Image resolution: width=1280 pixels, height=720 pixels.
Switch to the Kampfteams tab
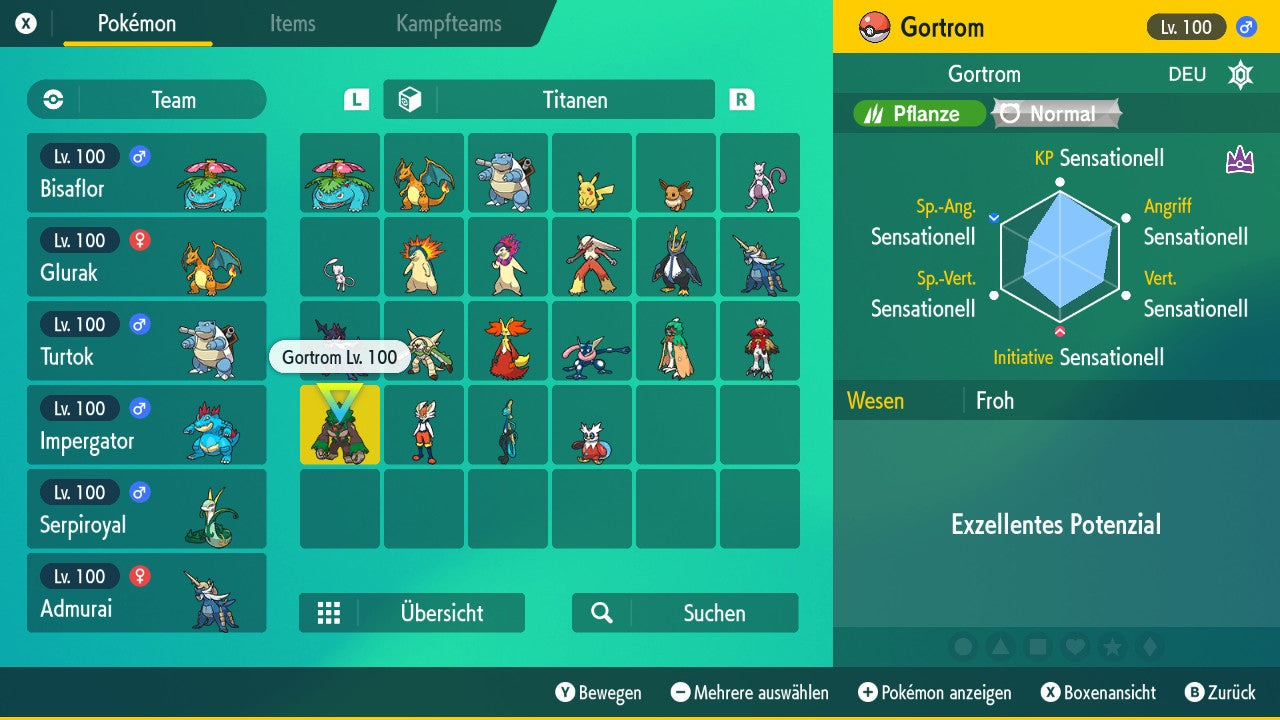click(x=447, y=24)
